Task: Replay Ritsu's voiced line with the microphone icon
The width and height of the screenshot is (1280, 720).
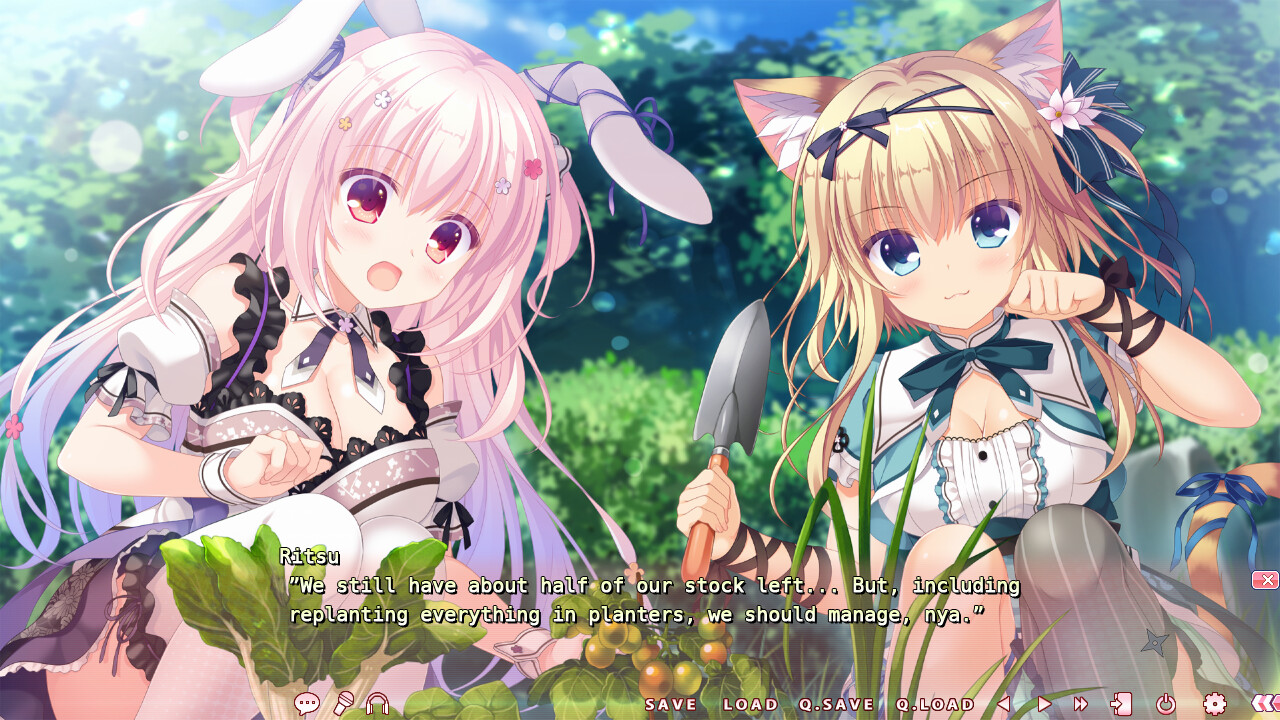Action: (x=341, y=703)
